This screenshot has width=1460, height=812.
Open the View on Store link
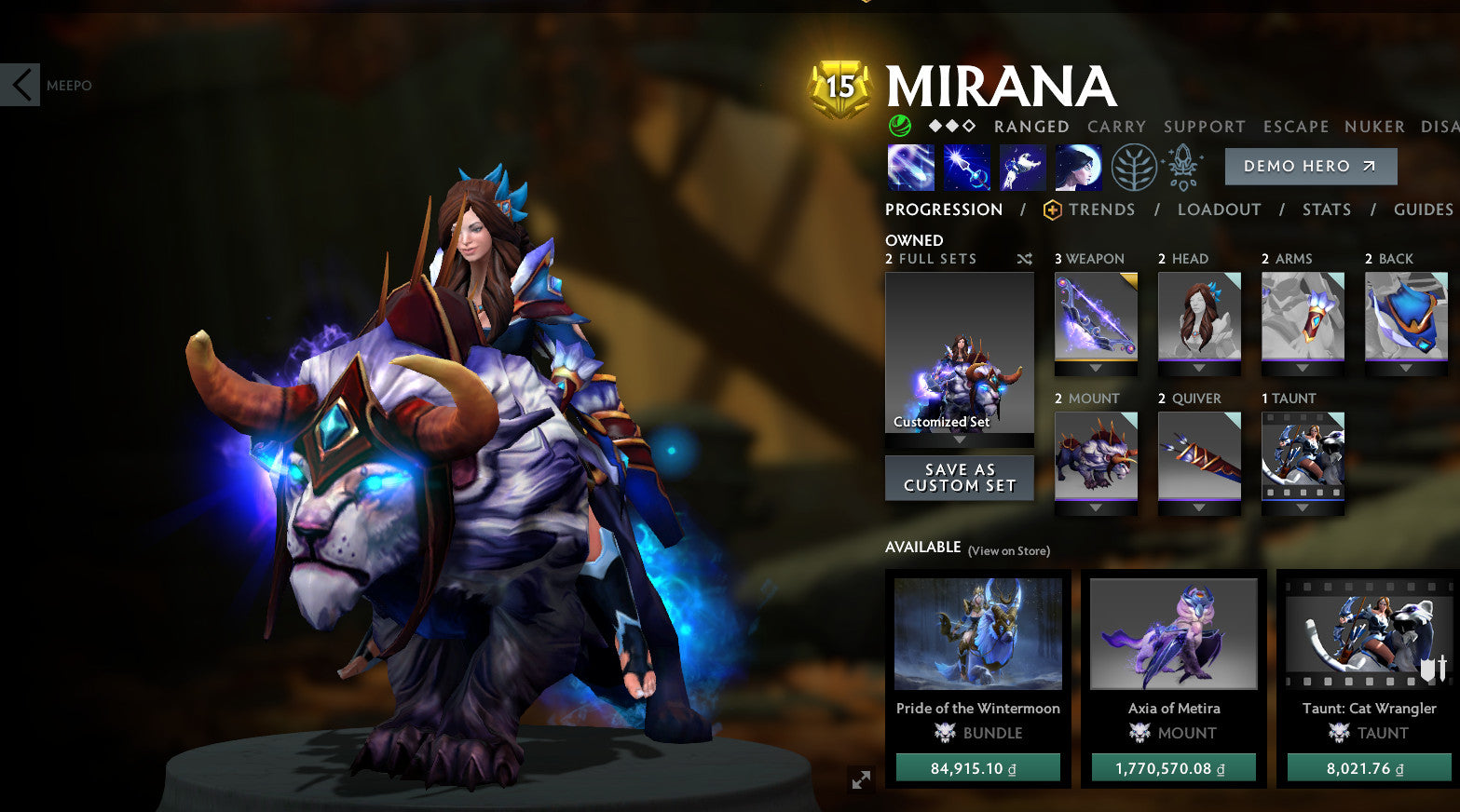(1008, 551)
